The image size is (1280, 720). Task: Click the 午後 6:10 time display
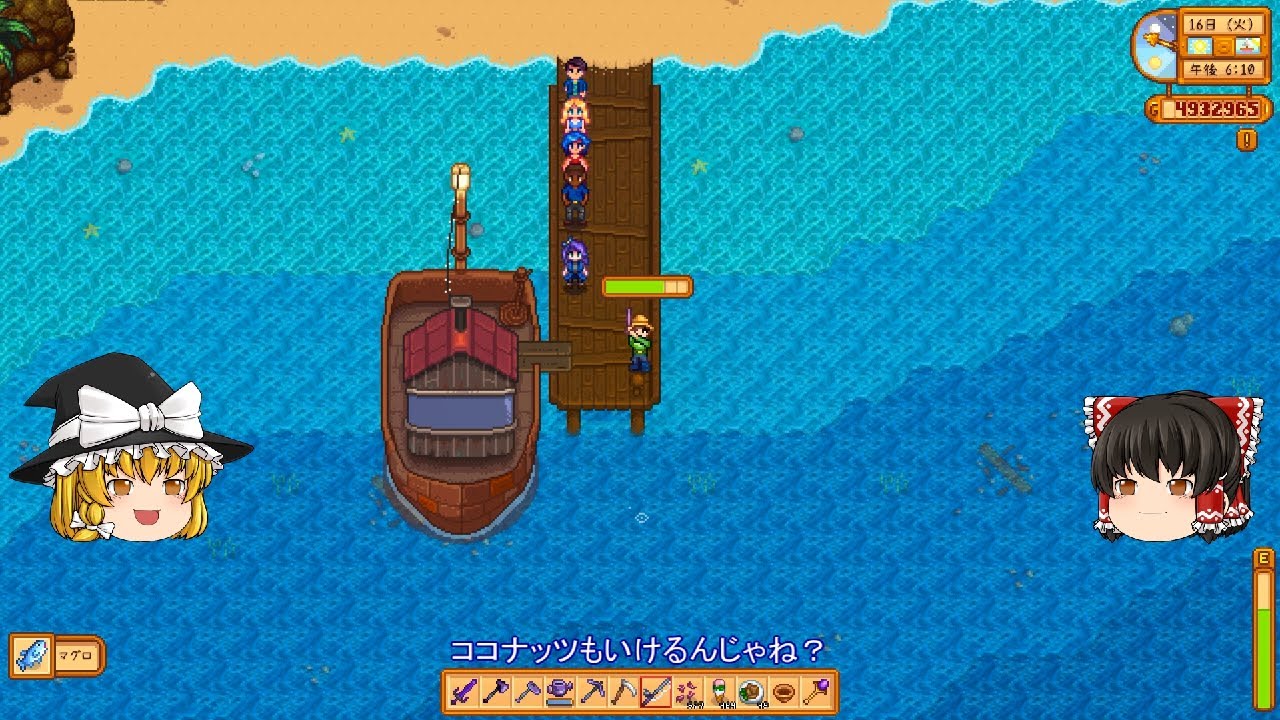pyautogui.click(x=1222, y=69)
